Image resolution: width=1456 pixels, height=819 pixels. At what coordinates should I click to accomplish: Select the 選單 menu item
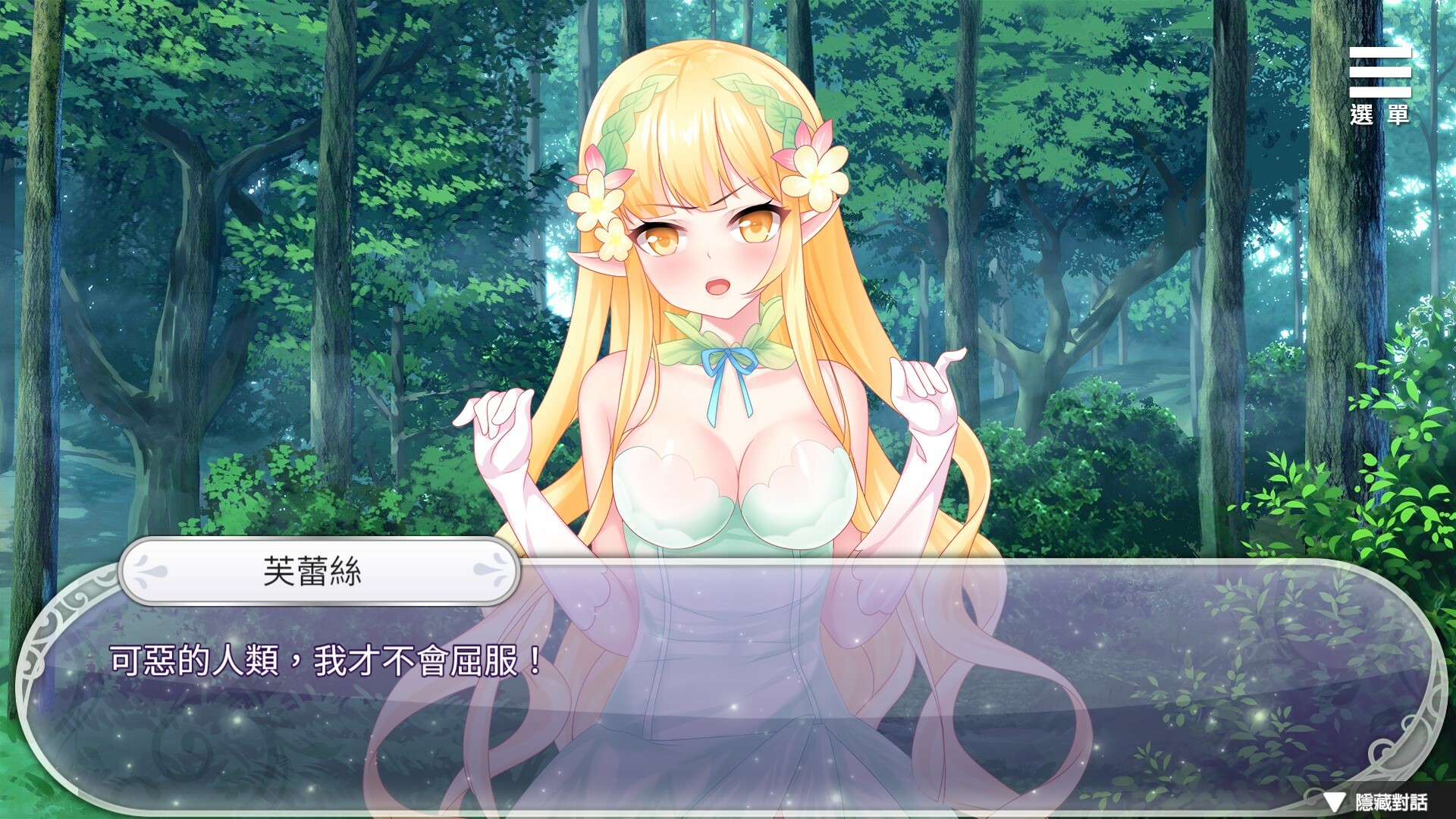coord(1382,114)
